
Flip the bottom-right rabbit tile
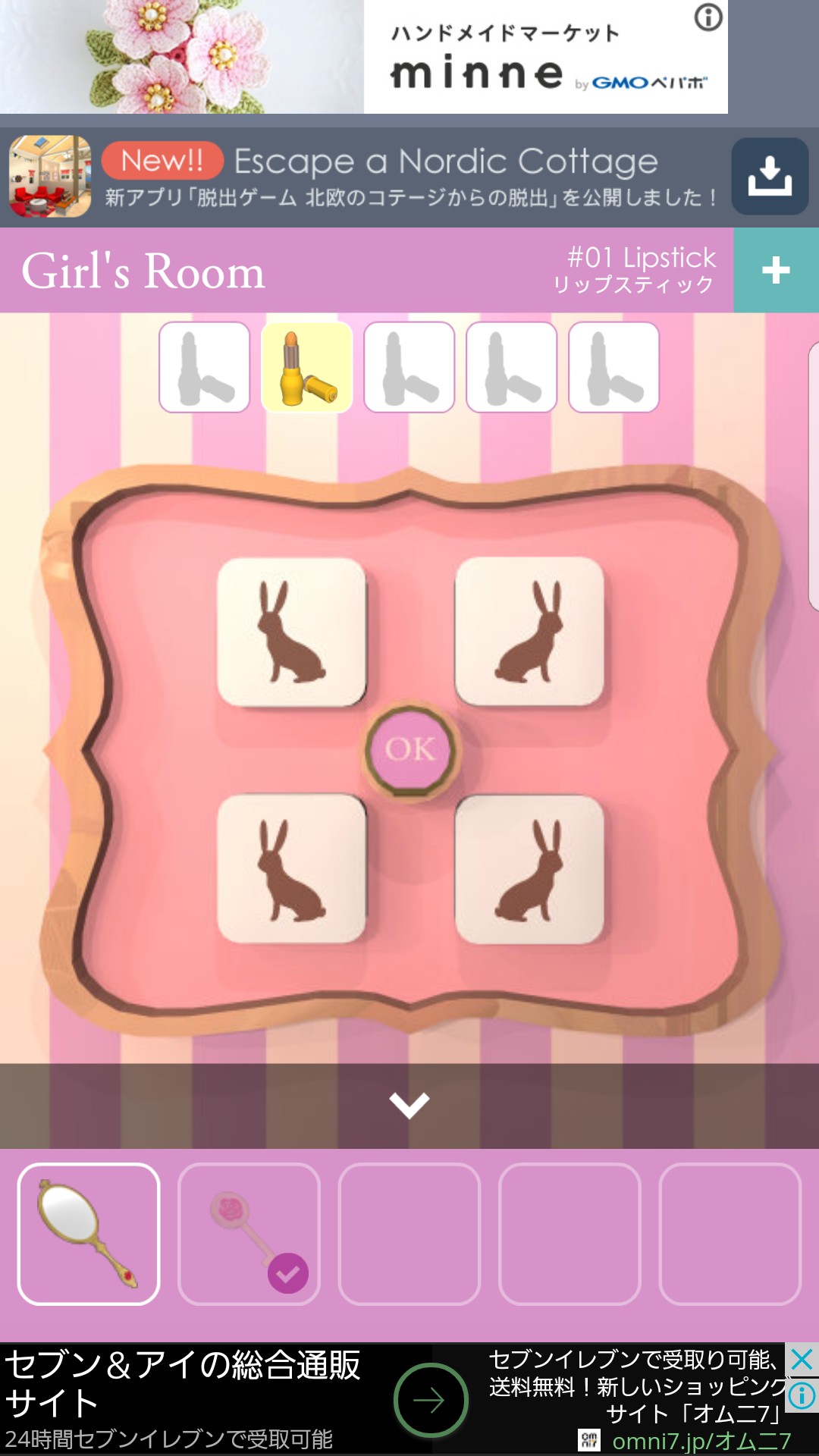coord(529,869)
